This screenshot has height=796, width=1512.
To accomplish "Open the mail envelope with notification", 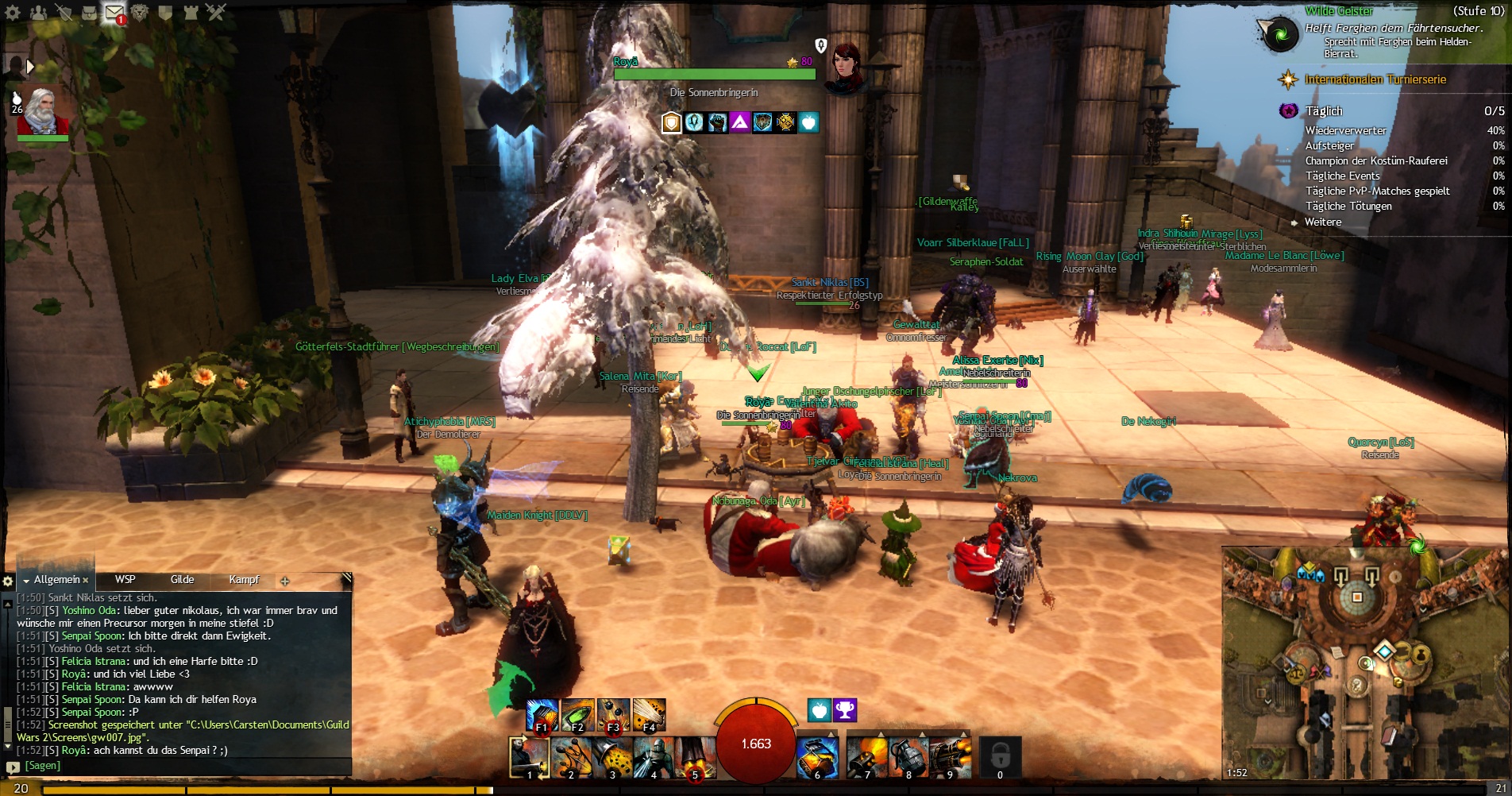I will [115, 14].
